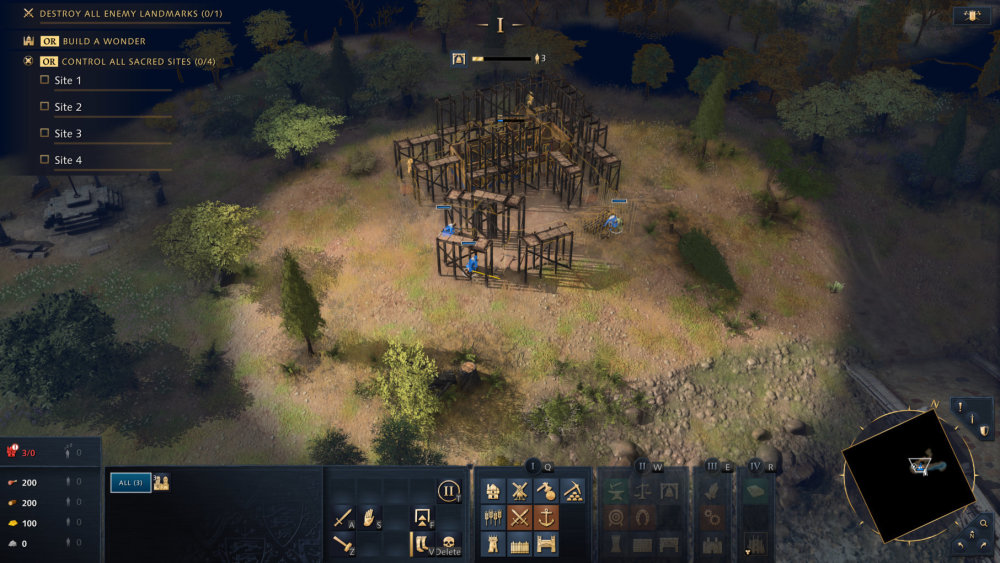Viewport: 1000px width, 563px height.
Task: Select the villagers group icon
Action: click(x=161, y=482)
